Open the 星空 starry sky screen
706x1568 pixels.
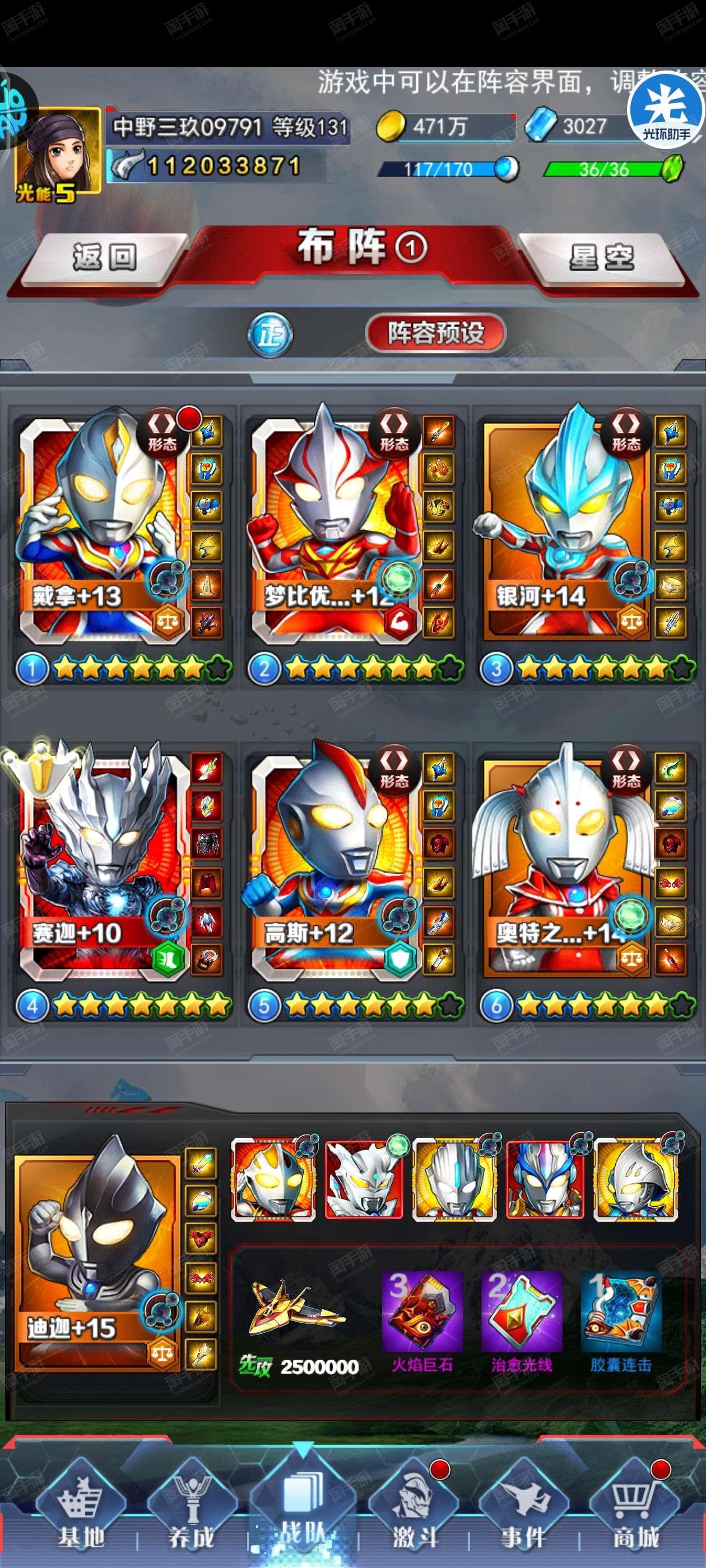[x=602, y=257]
